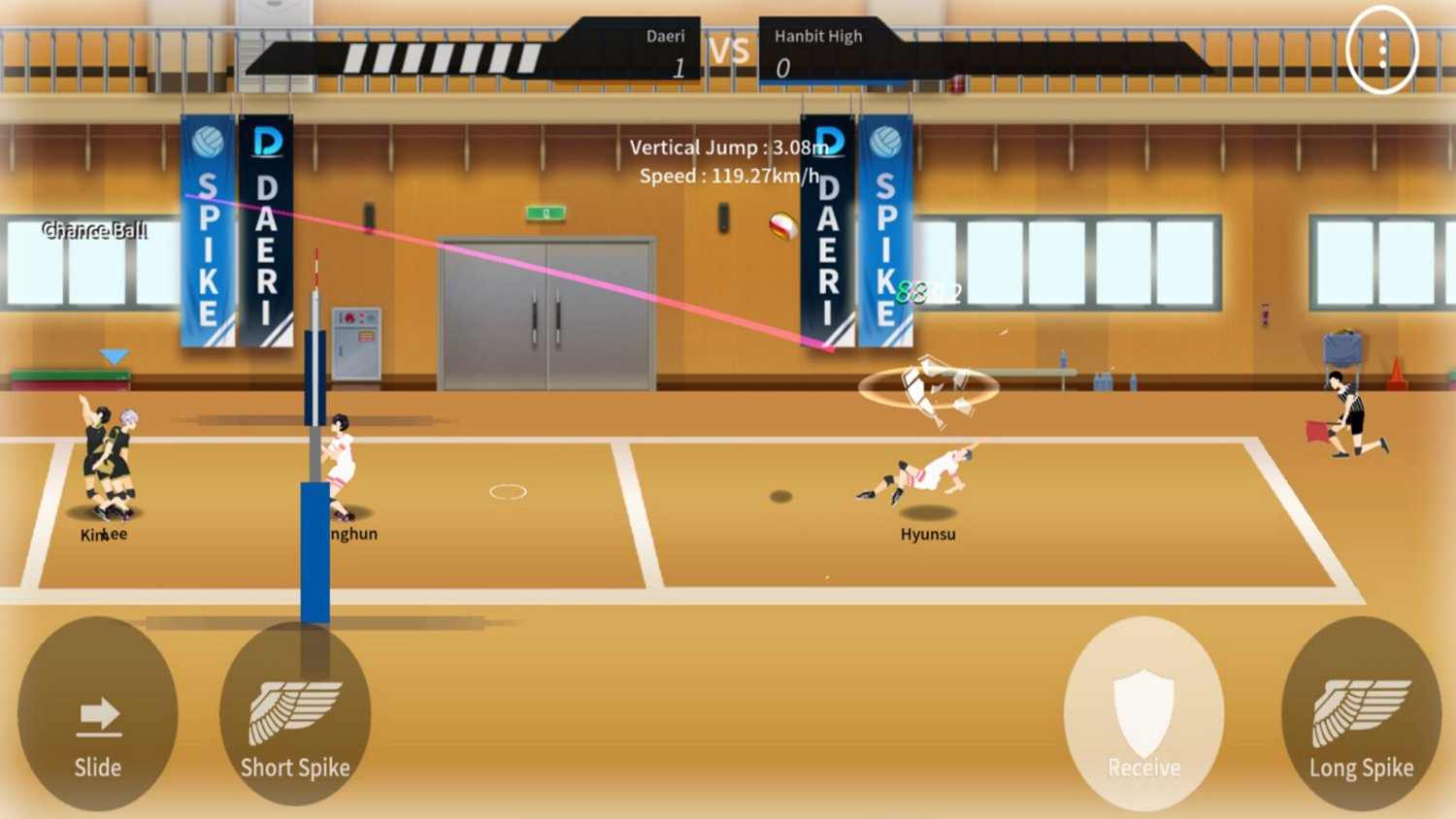Switch to the Hanbit High tab
This screenshot has height=819, width=1456.
coord(818,36)
